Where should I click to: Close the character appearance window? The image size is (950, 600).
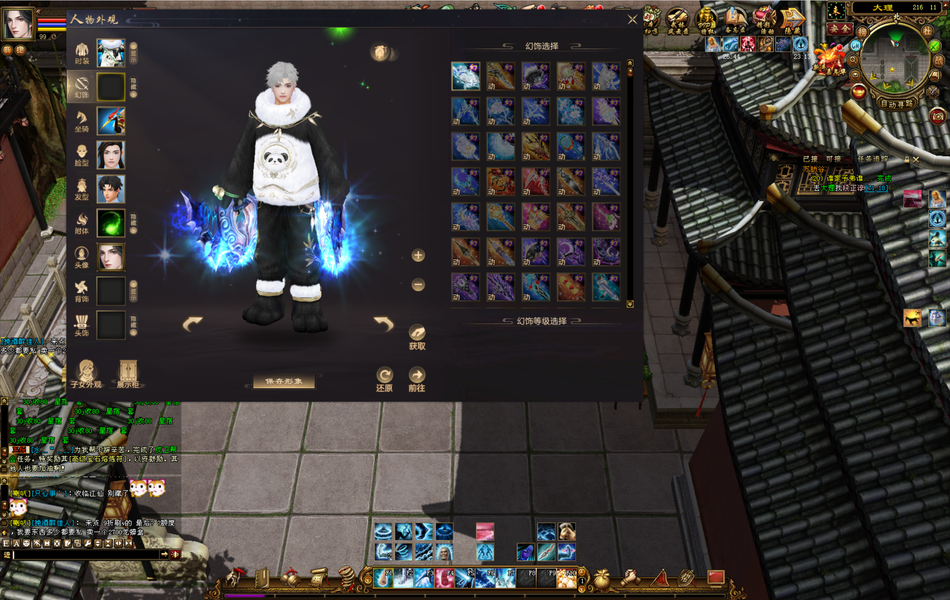click(x=632, y=19)
